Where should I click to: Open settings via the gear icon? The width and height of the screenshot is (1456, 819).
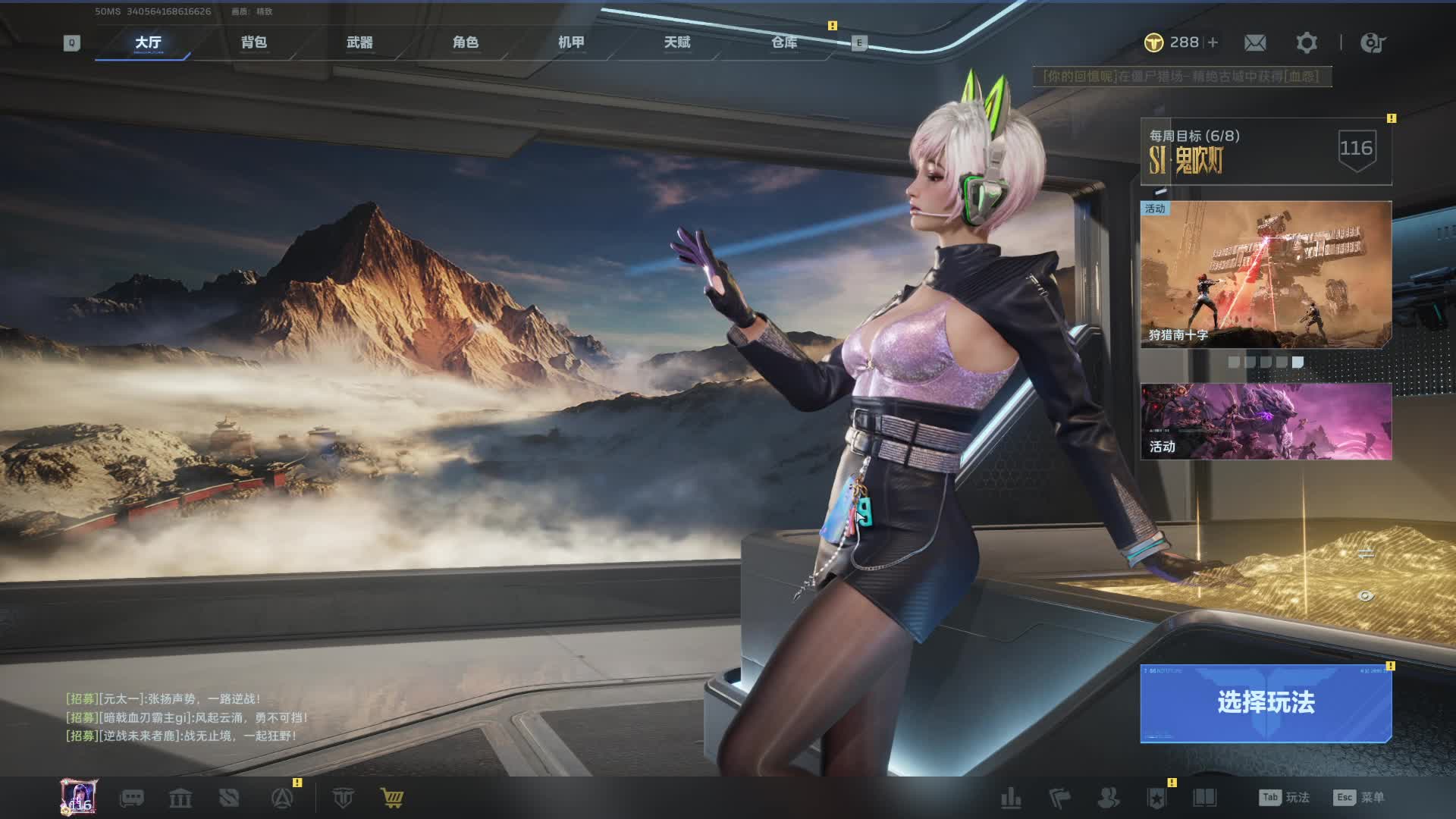(1306, 42)
